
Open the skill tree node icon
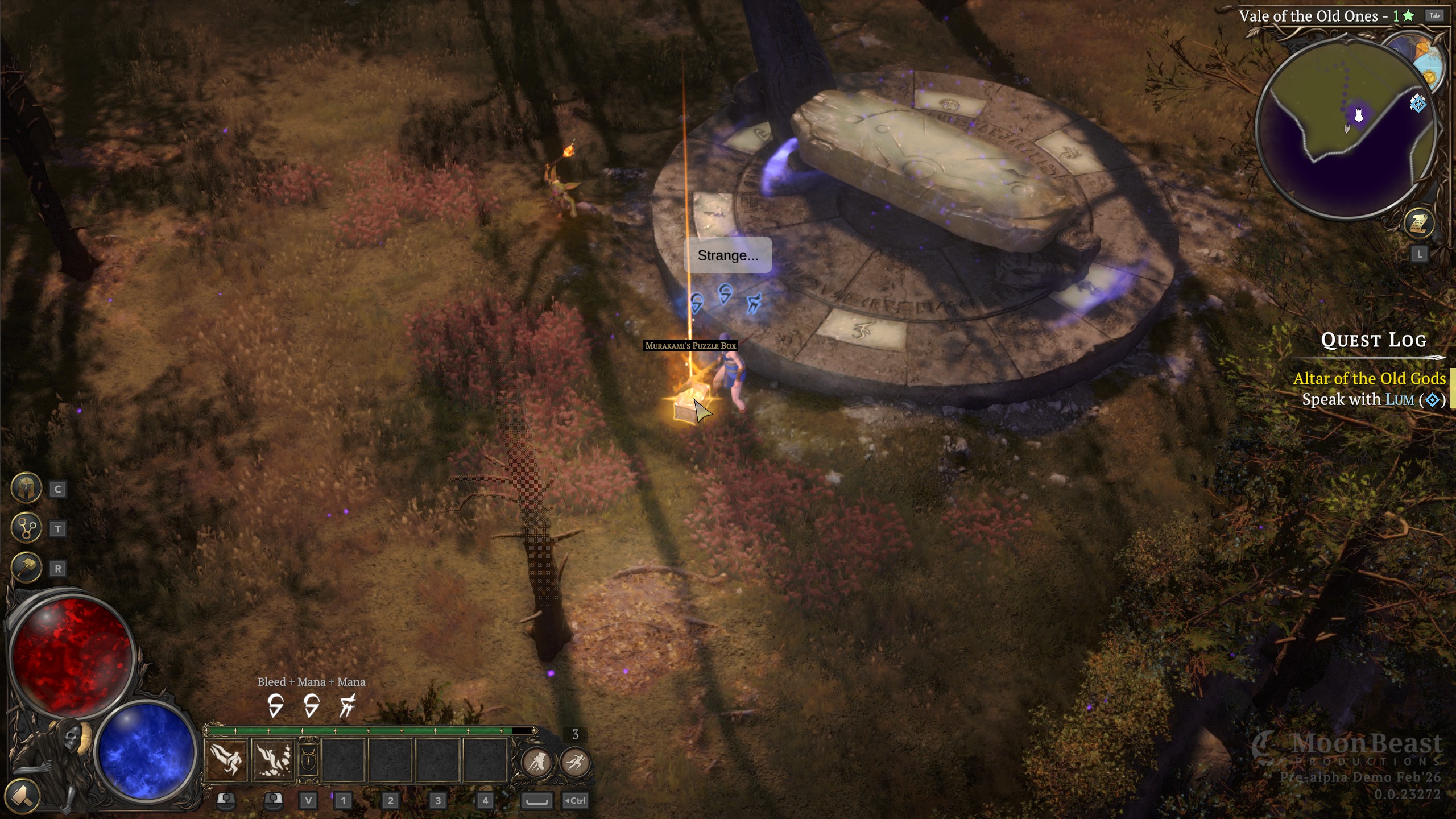coord(26,528)
